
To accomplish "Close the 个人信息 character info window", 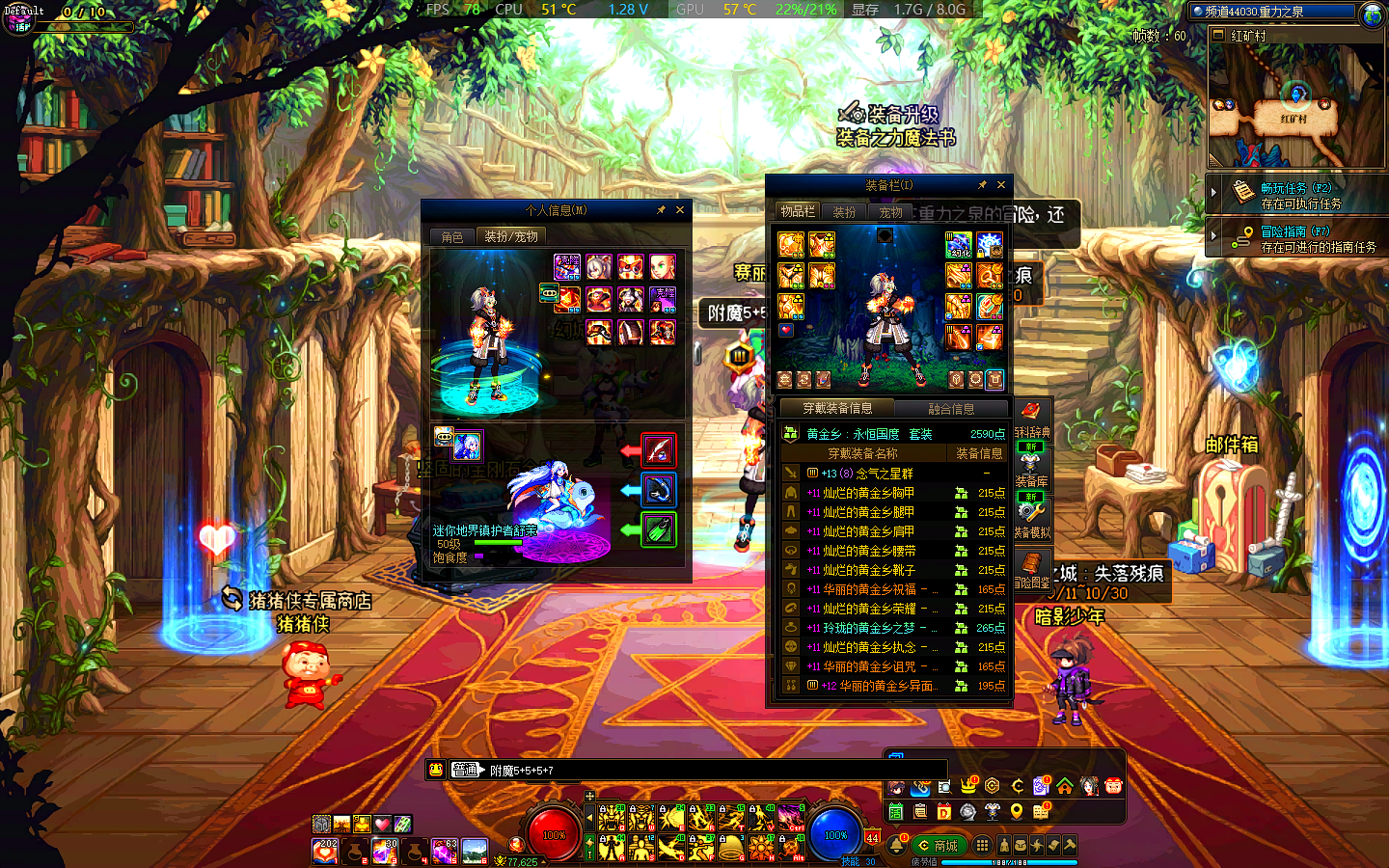I will [680, 210].
